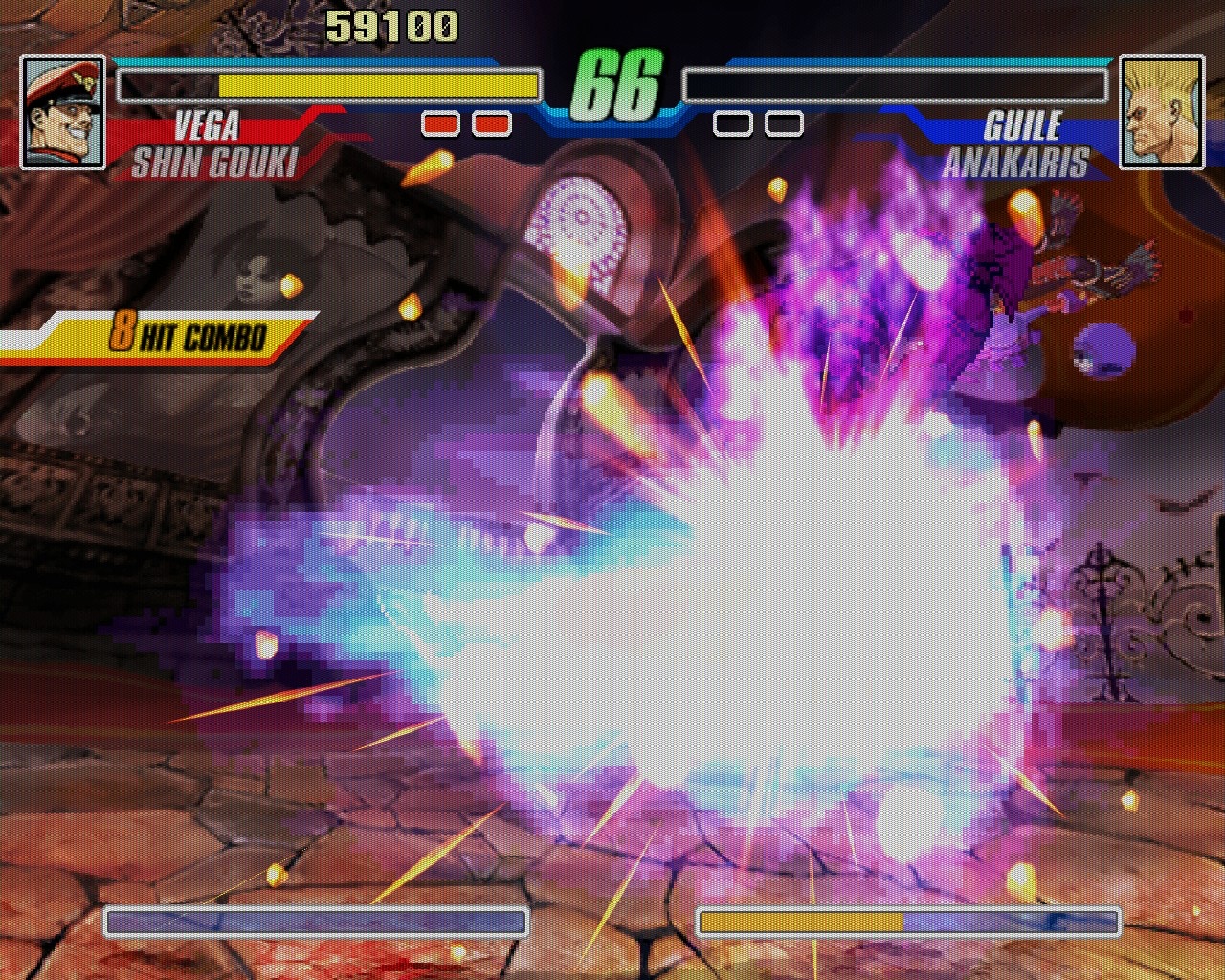Click Guile's character portrait
The height and width of the screenshot is (980, 1225).
[1162, 110]
